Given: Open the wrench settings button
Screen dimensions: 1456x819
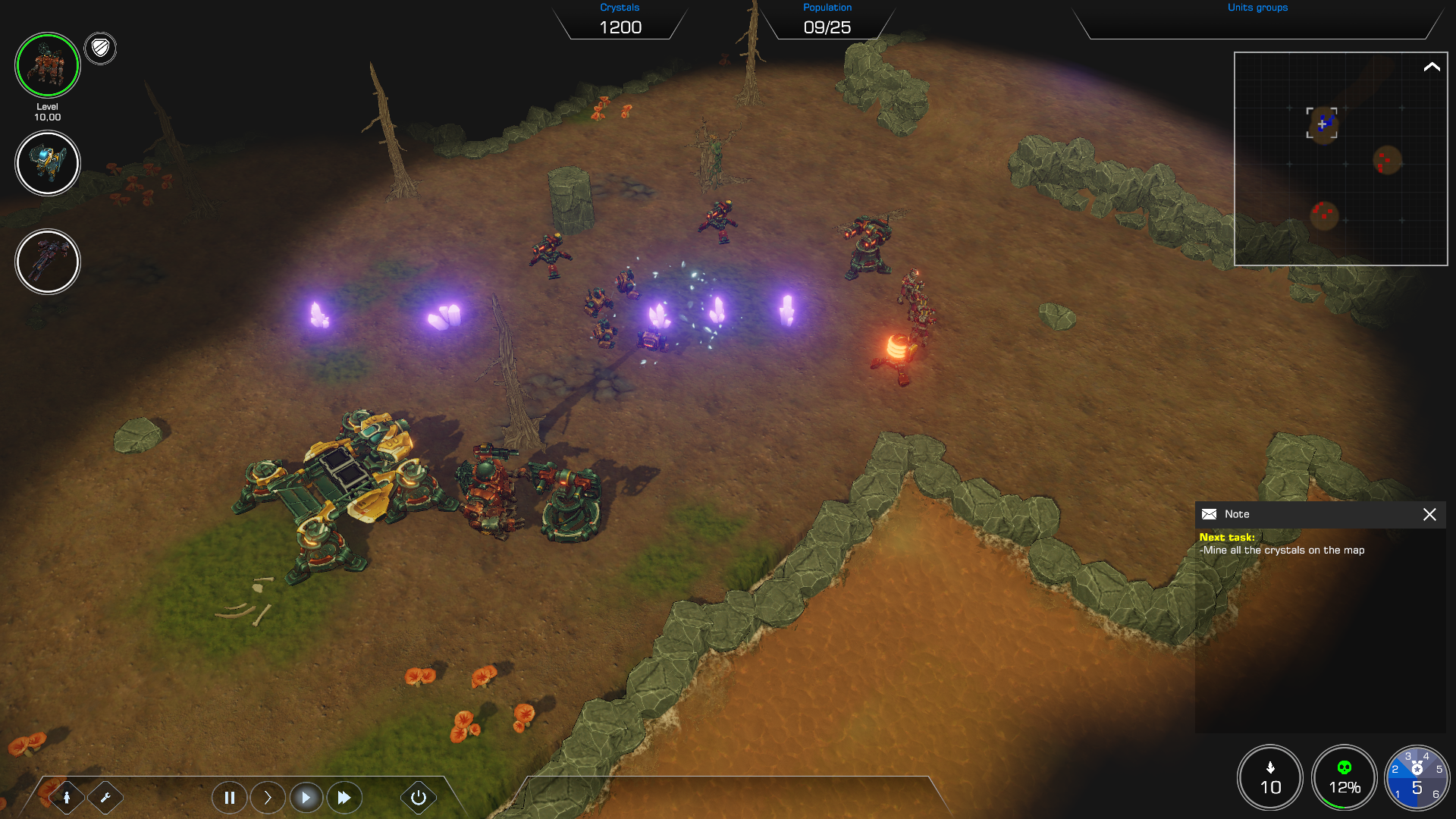Looking at the screenshot, I should [105, 797].
